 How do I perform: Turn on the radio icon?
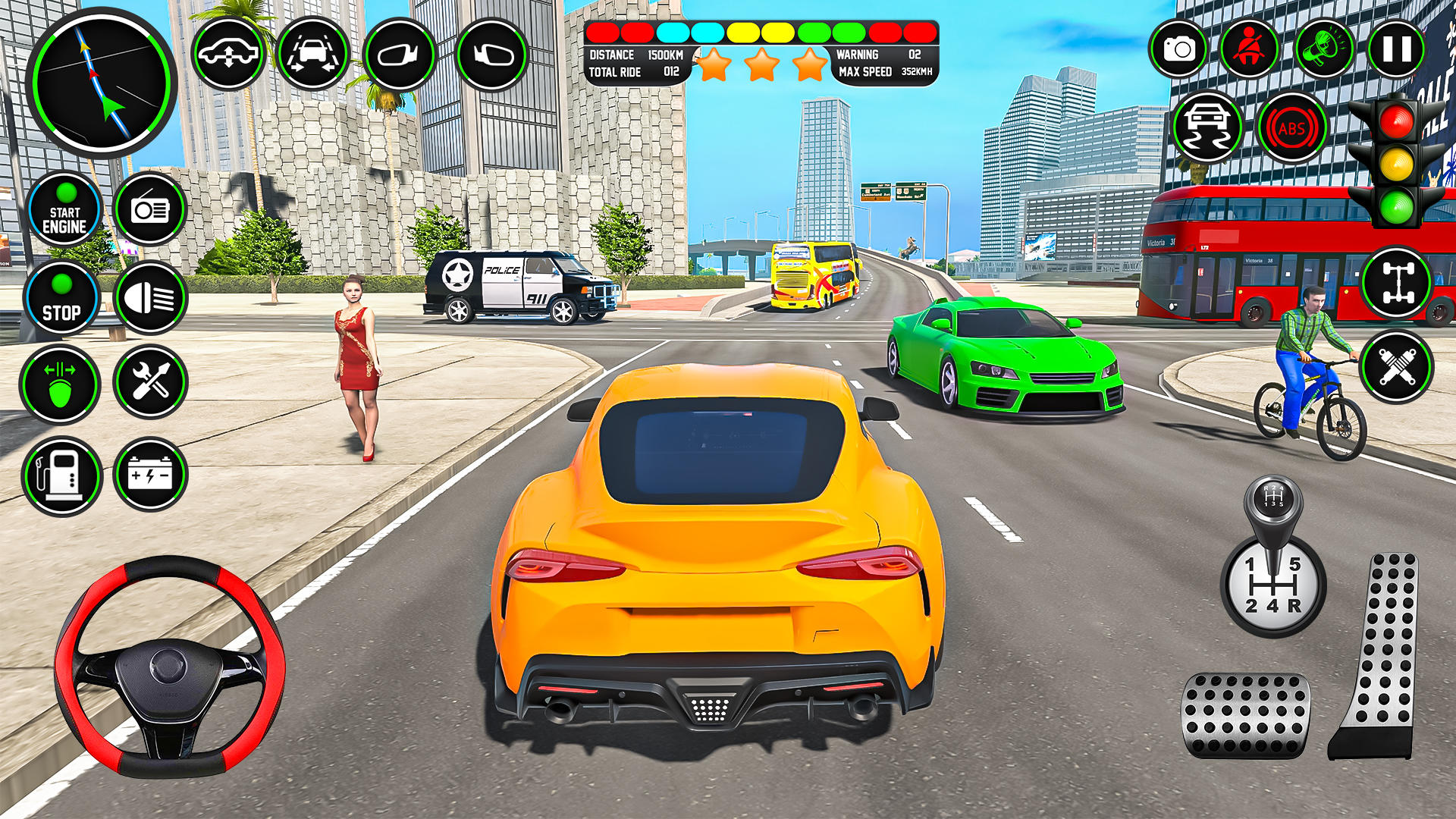point(150,209)
